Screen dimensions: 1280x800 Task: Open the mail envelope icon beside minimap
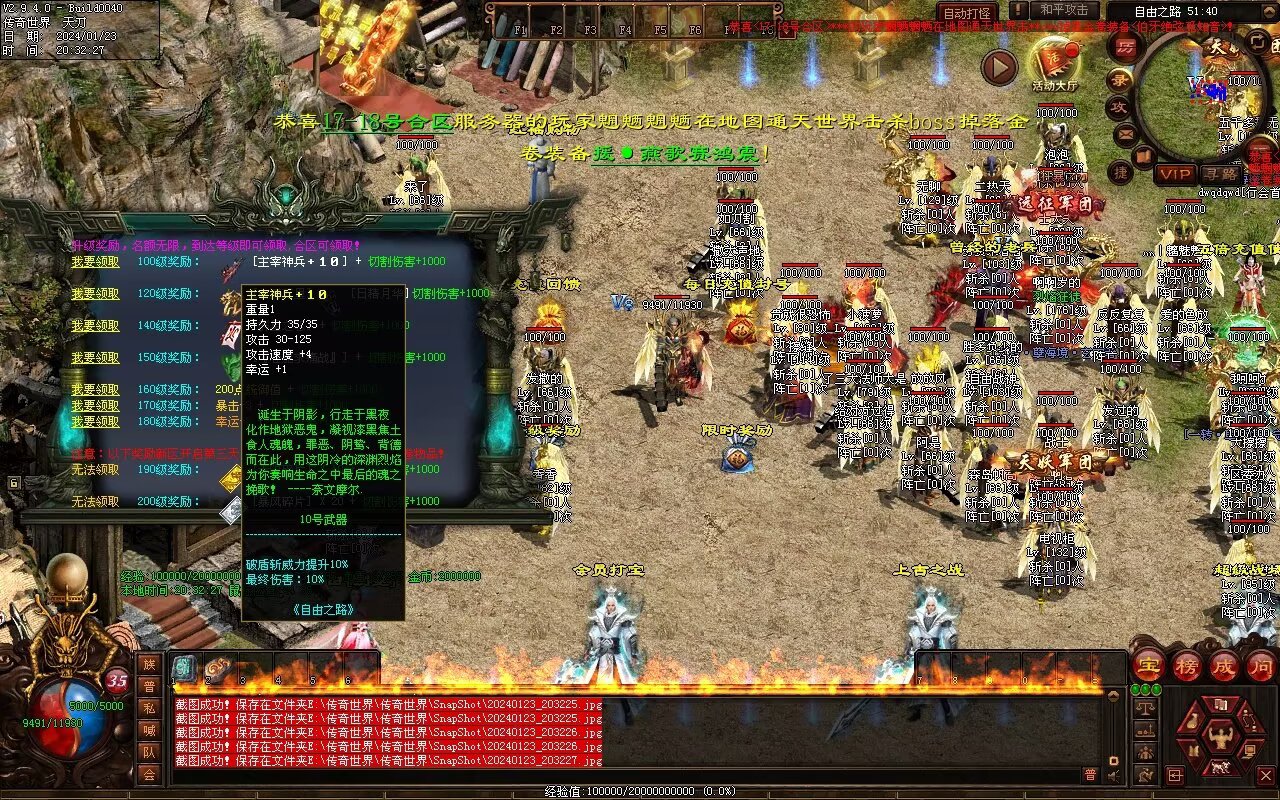1125,134
